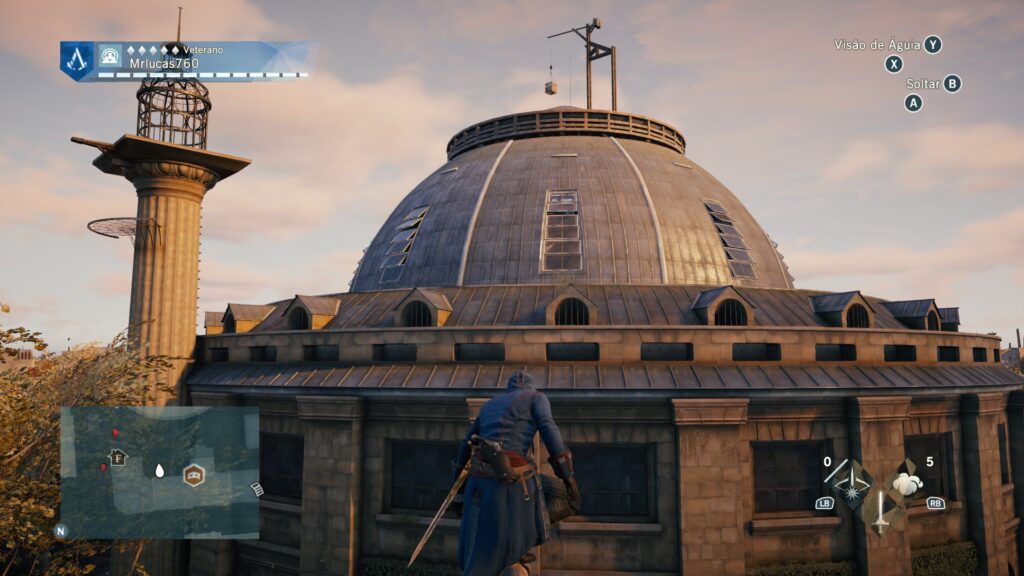Select the house marker labeled F on minimap
This screenshot has width=1024, height=576.
[118, 458]
